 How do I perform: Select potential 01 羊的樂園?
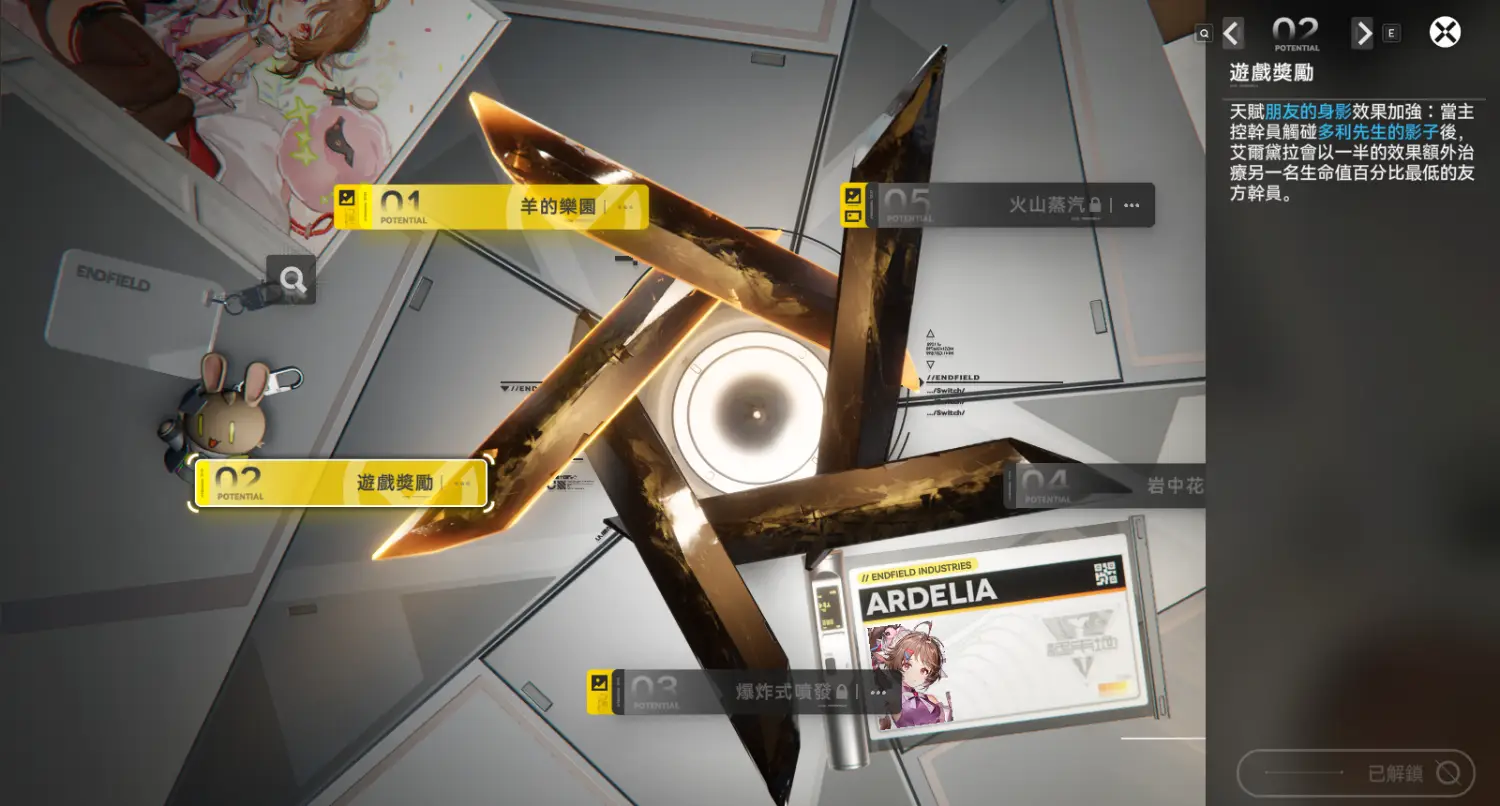point(490,207)
